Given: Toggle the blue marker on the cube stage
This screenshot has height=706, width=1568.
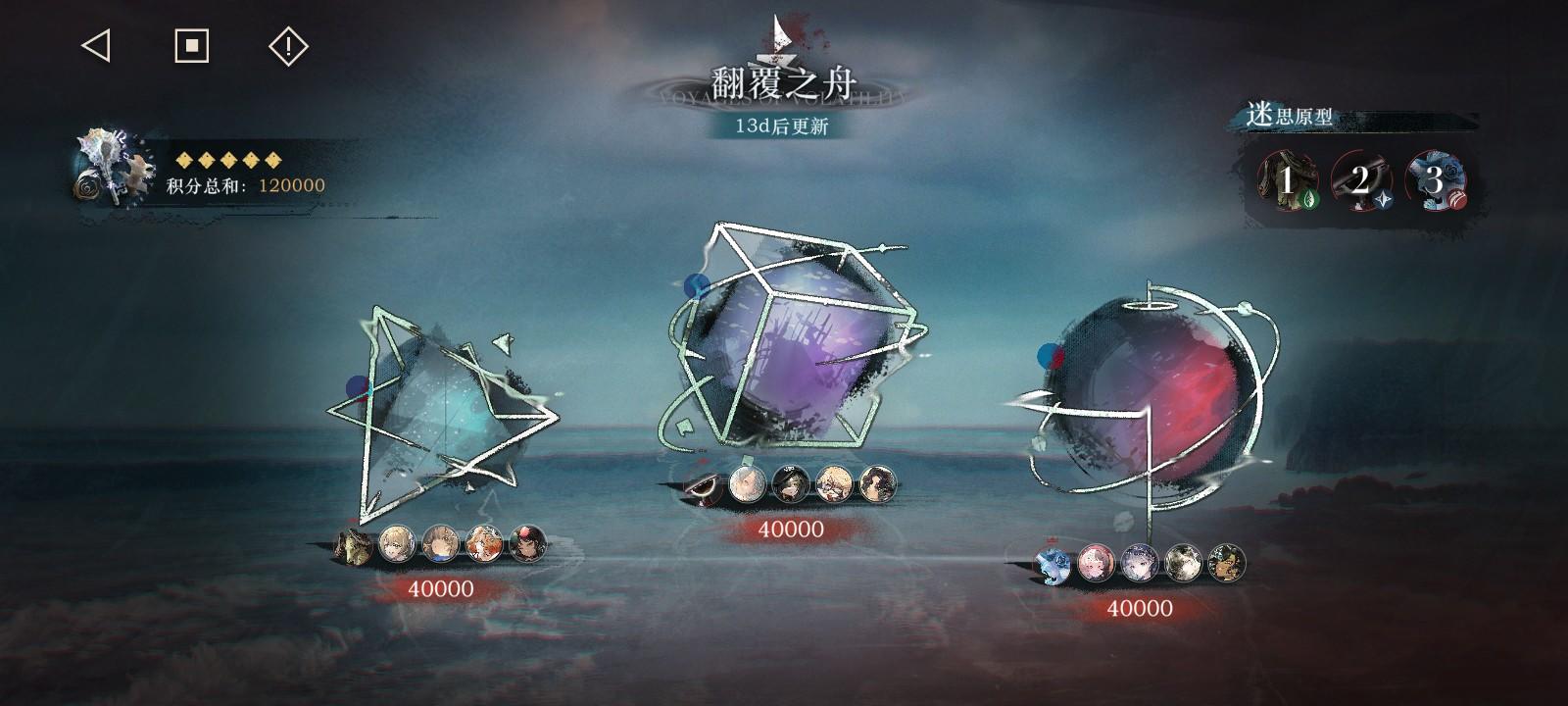Looking at the screenshot, I should [x=699, y=284].
